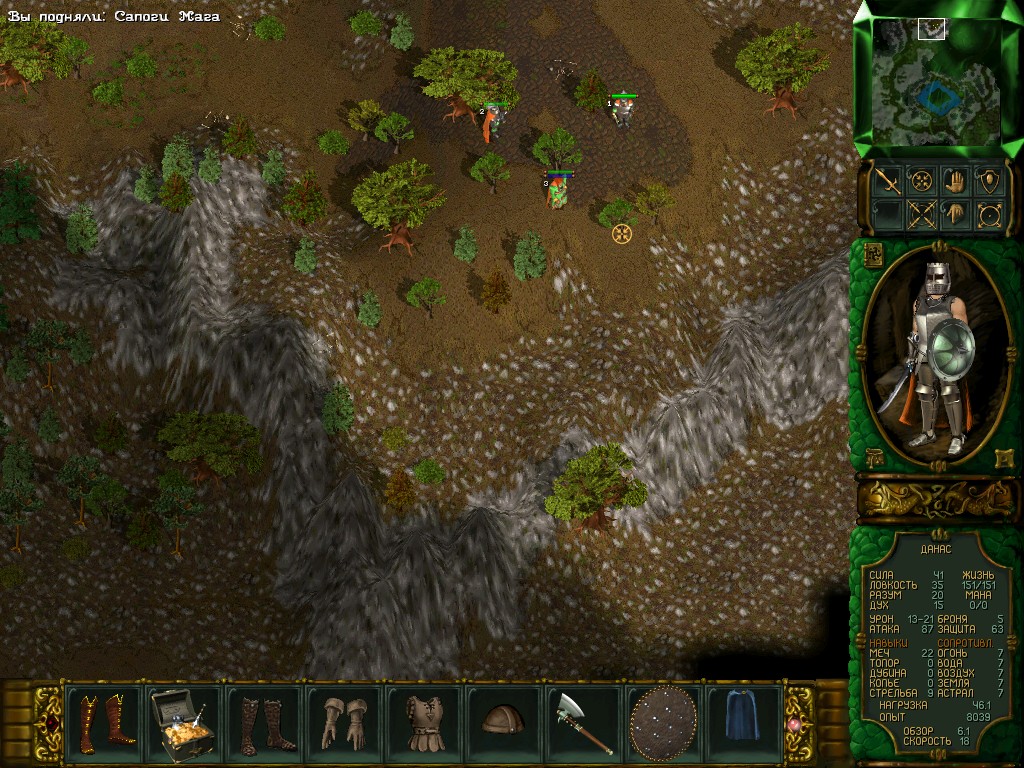Activate the shield defend command
Viewport: 1024px width, 768px height.
click(989, 181)
